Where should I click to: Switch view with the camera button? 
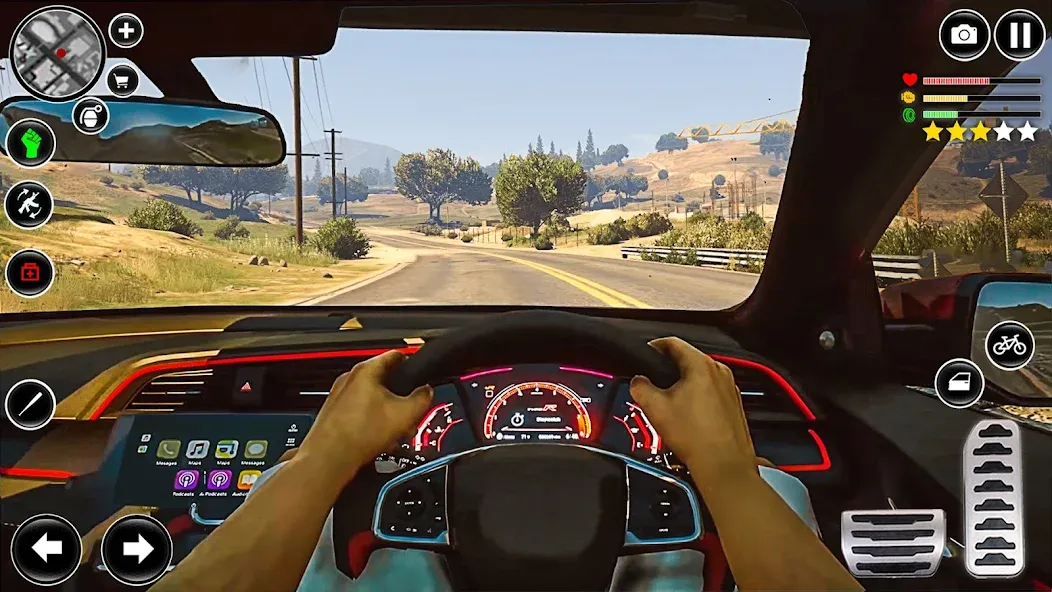(964, 35)
